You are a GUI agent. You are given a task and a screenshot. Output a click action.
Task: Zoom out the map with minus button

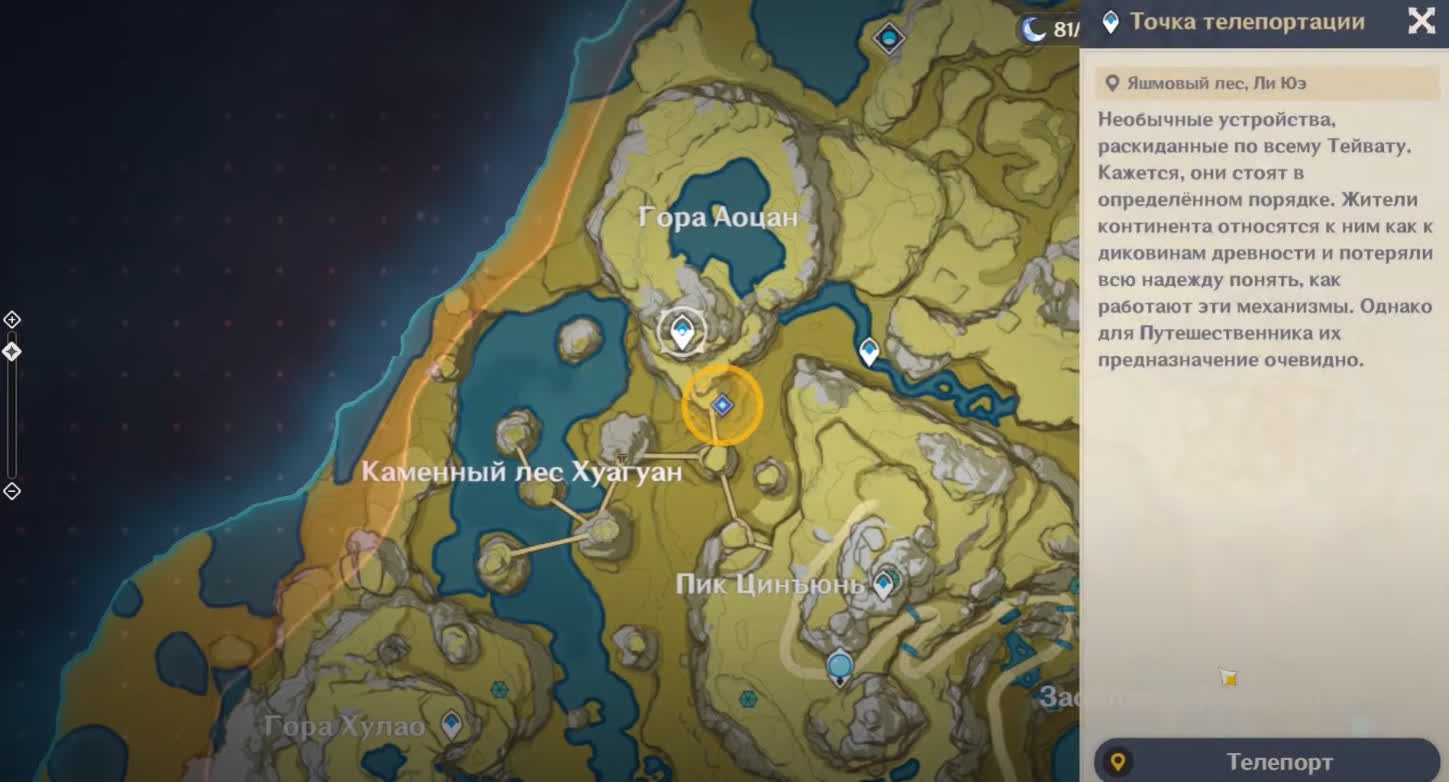point(12,491)
